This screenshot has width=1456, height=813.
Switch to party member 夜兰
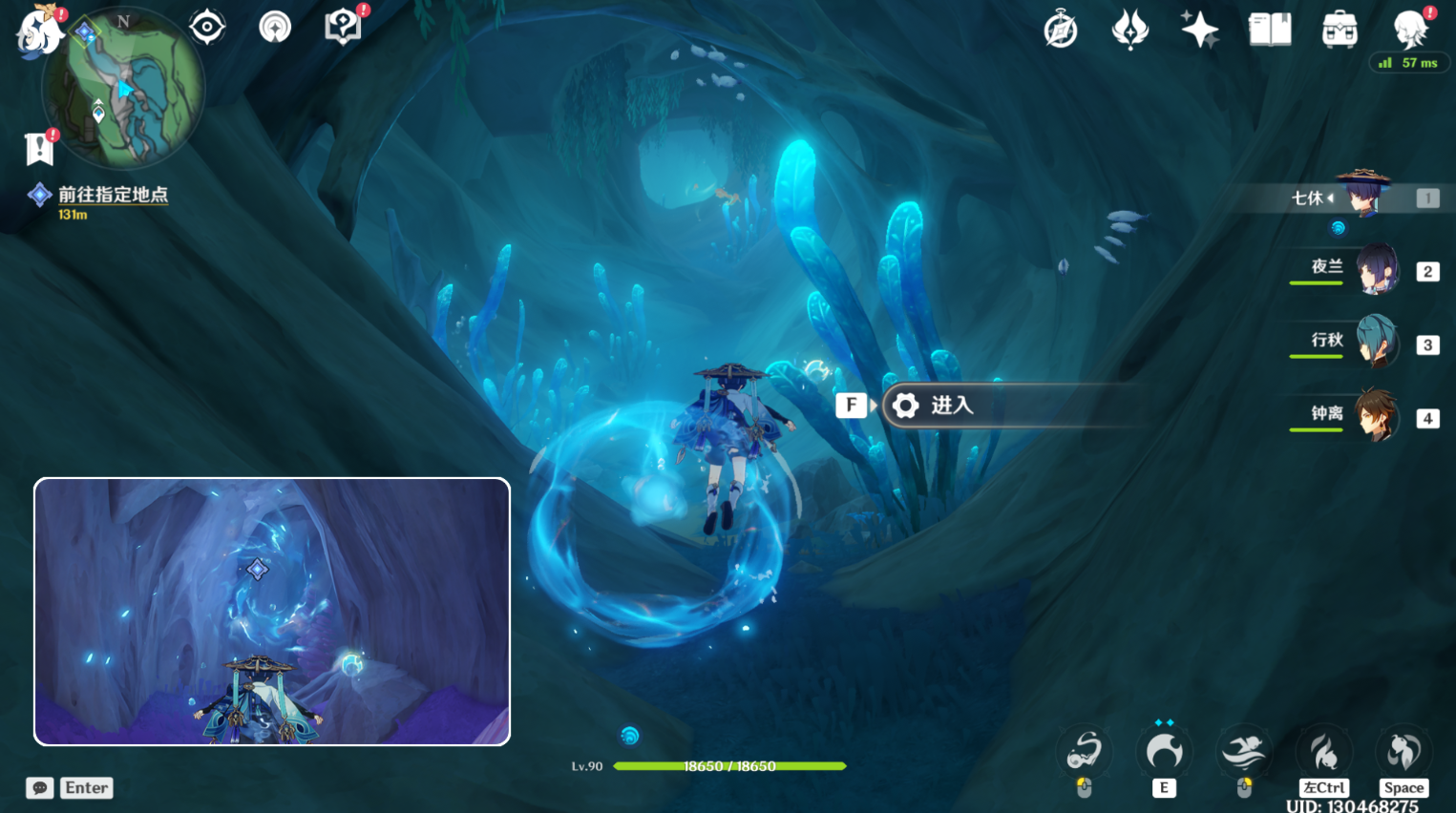(1376, 270)
